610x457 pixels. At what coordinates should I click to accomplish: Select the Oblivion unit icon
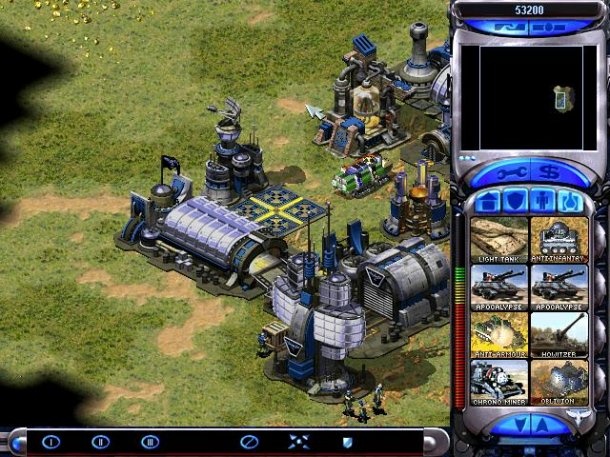[x=559, y=381]
